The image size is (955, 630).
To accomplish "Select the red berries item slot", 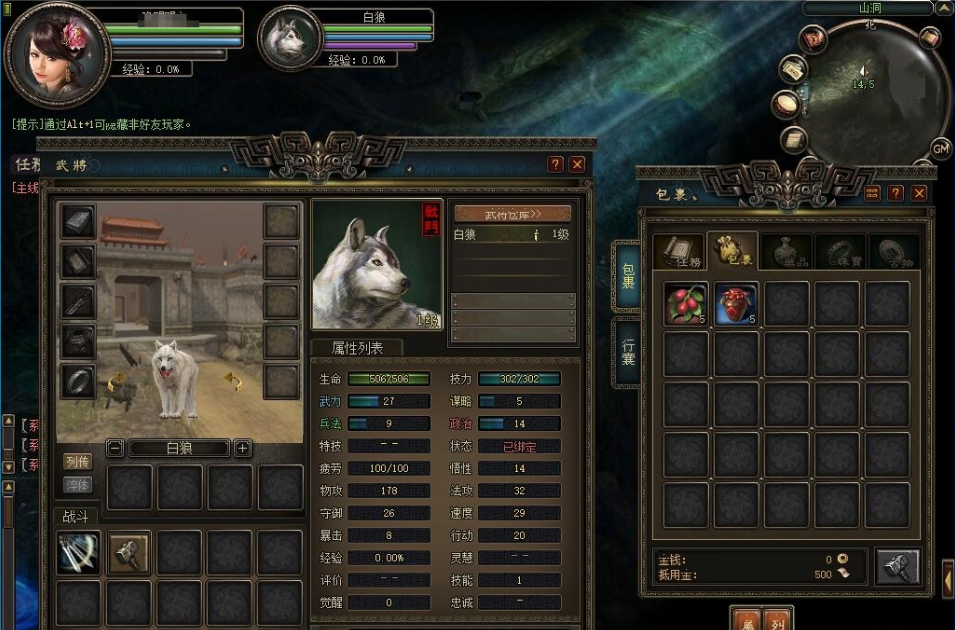I will pos(686,303).
